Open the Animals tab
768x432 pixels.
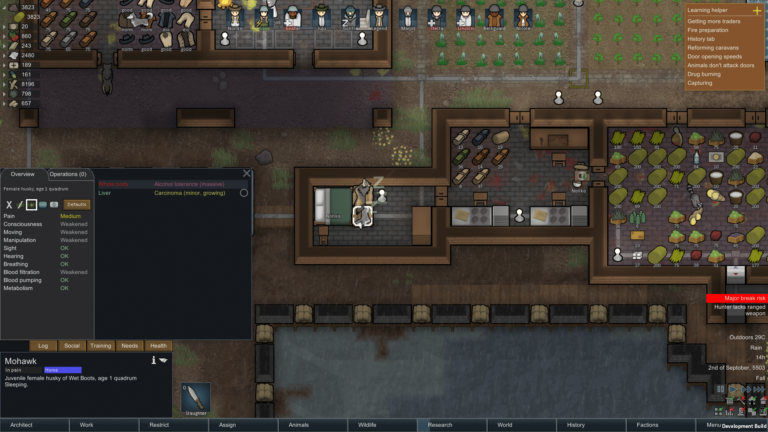(x=298, y=425)
